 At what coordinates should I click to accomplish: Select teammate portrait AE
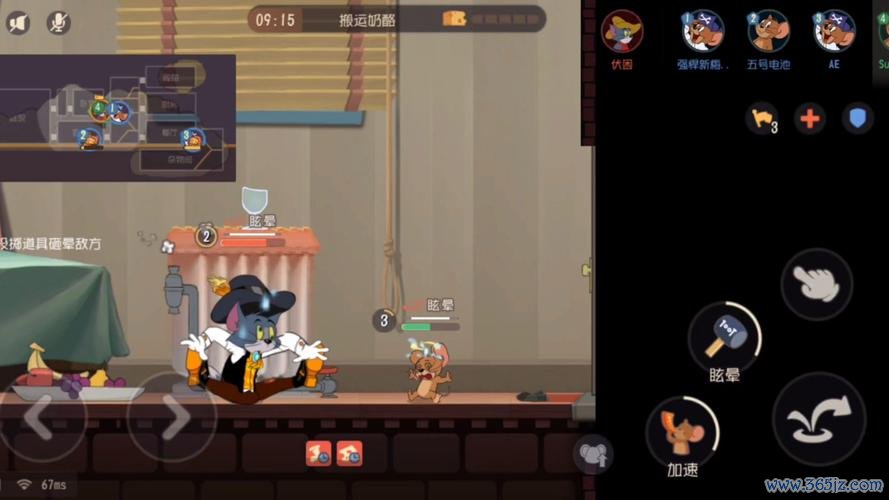(834, 31)
